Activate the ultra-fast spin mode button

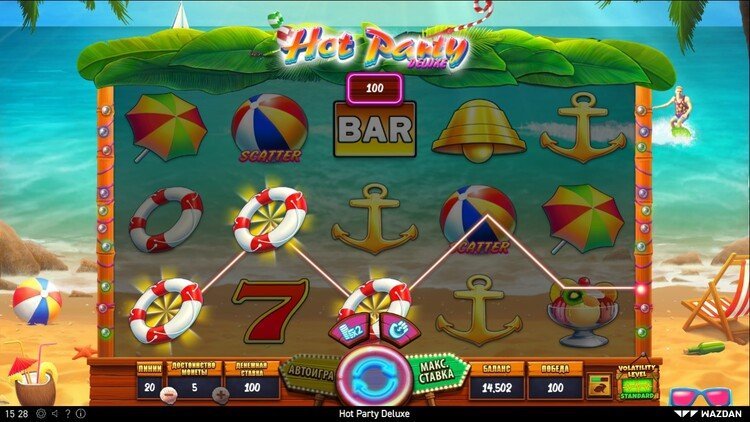click(x=396, y=328)
